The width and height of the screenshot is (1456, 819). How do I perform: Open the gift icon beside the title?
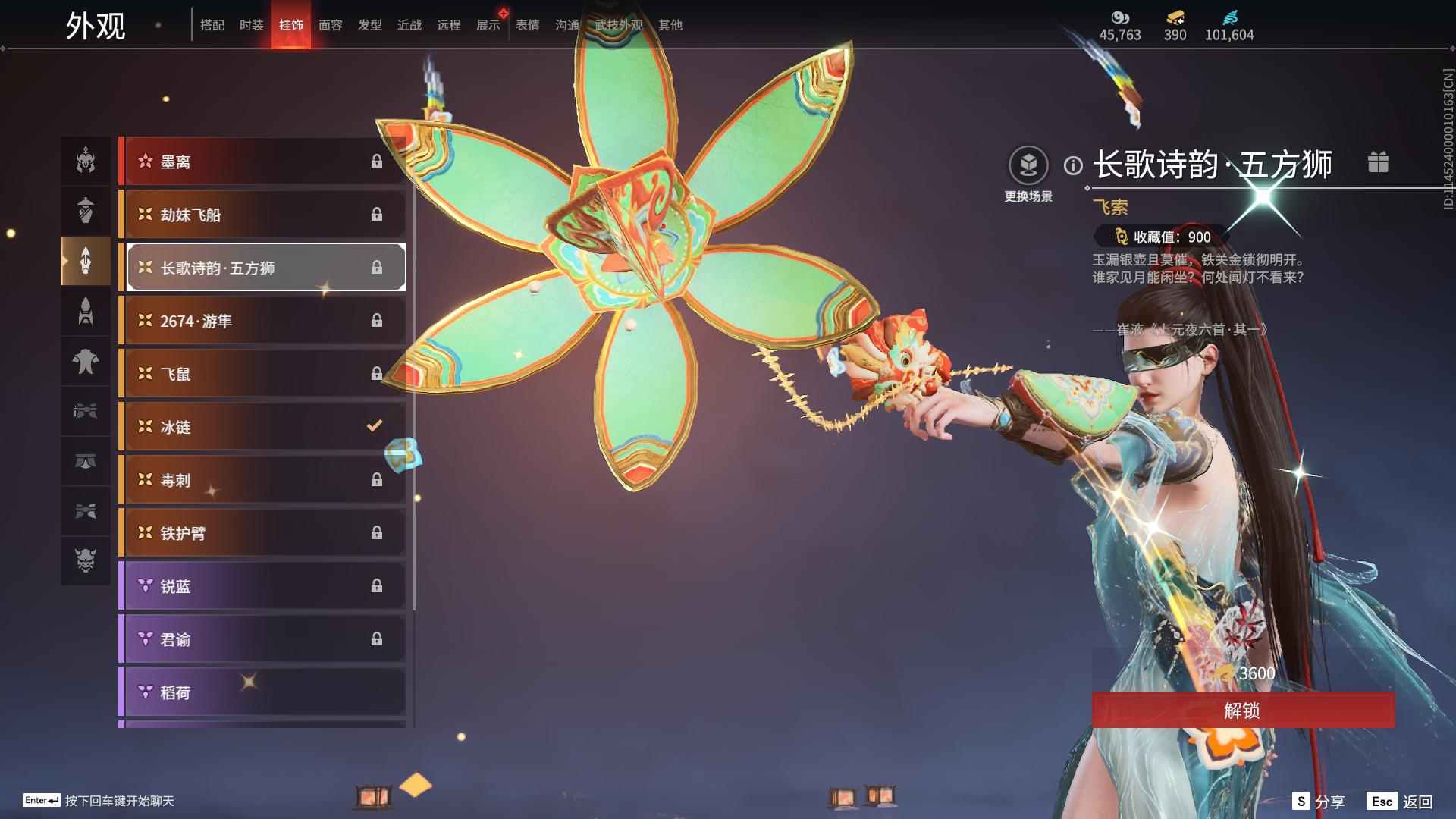click(1378, 162)
